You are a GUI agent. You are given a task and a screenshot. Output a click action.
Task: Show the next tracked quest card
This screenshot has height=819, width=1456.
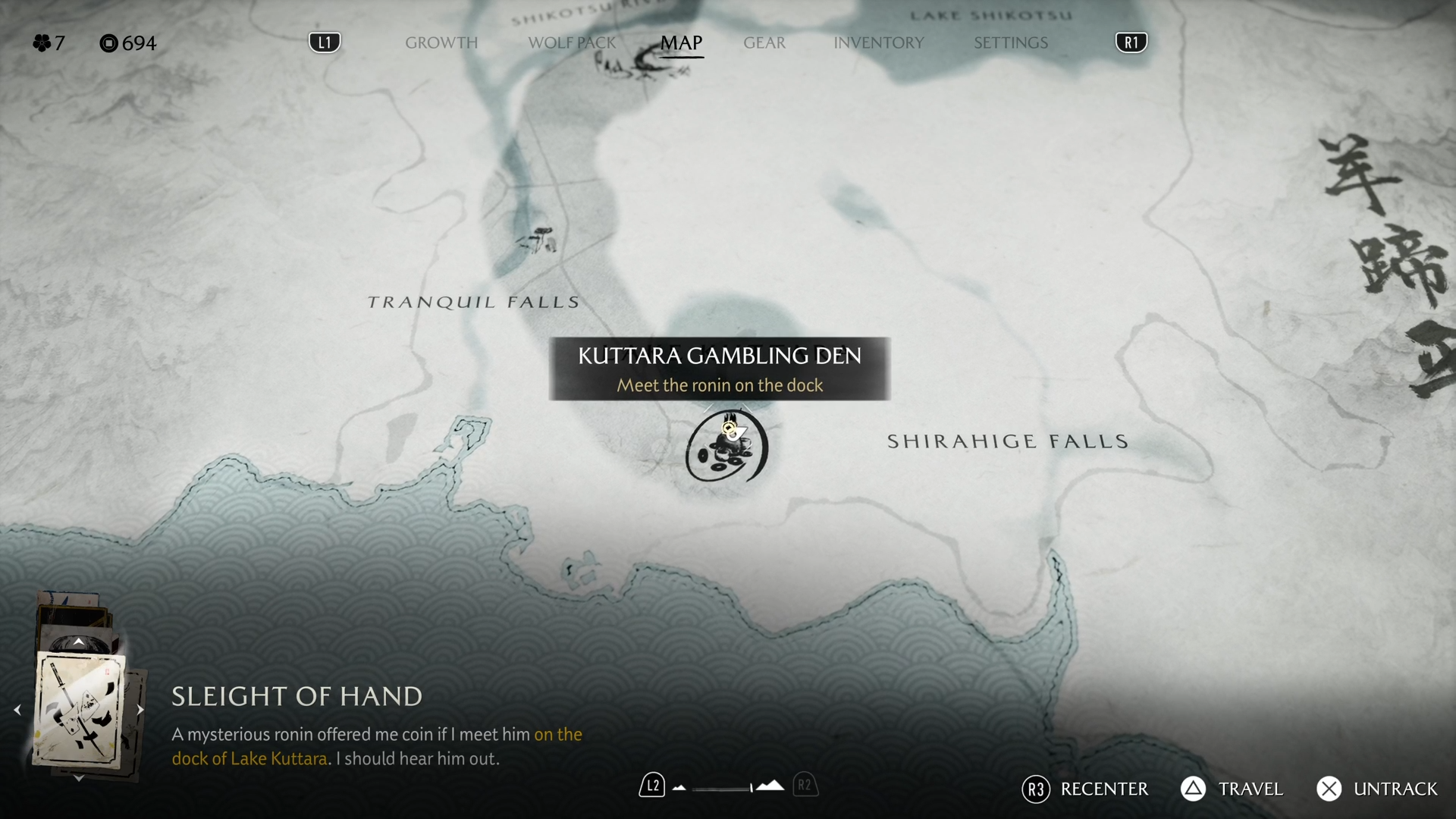140,710
